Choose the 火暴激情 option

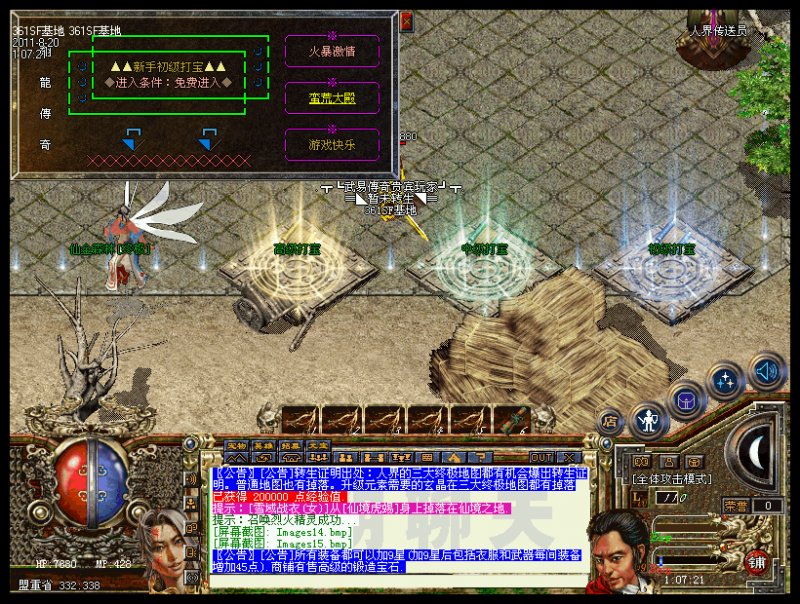(332, 49)
